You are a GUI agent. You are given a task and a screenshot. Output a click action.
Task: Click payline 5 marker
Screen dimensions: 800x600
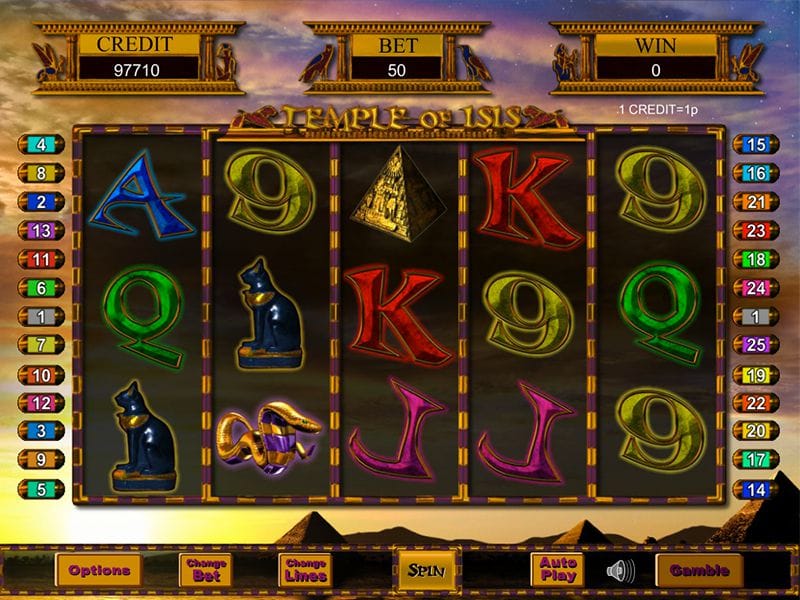(42, 490)
